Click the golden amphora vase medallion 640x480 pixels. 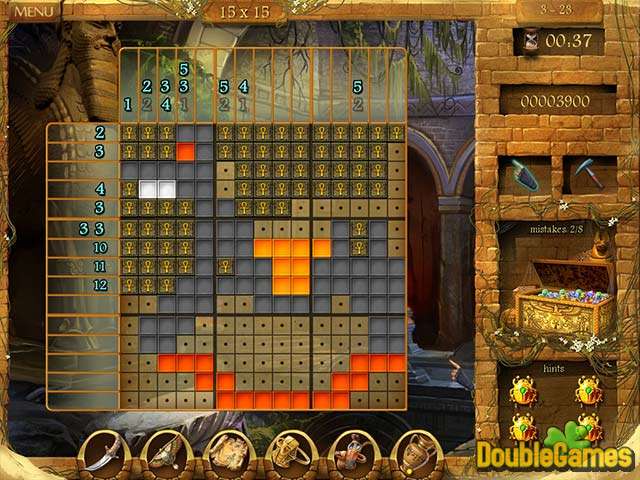coord(416,451)
